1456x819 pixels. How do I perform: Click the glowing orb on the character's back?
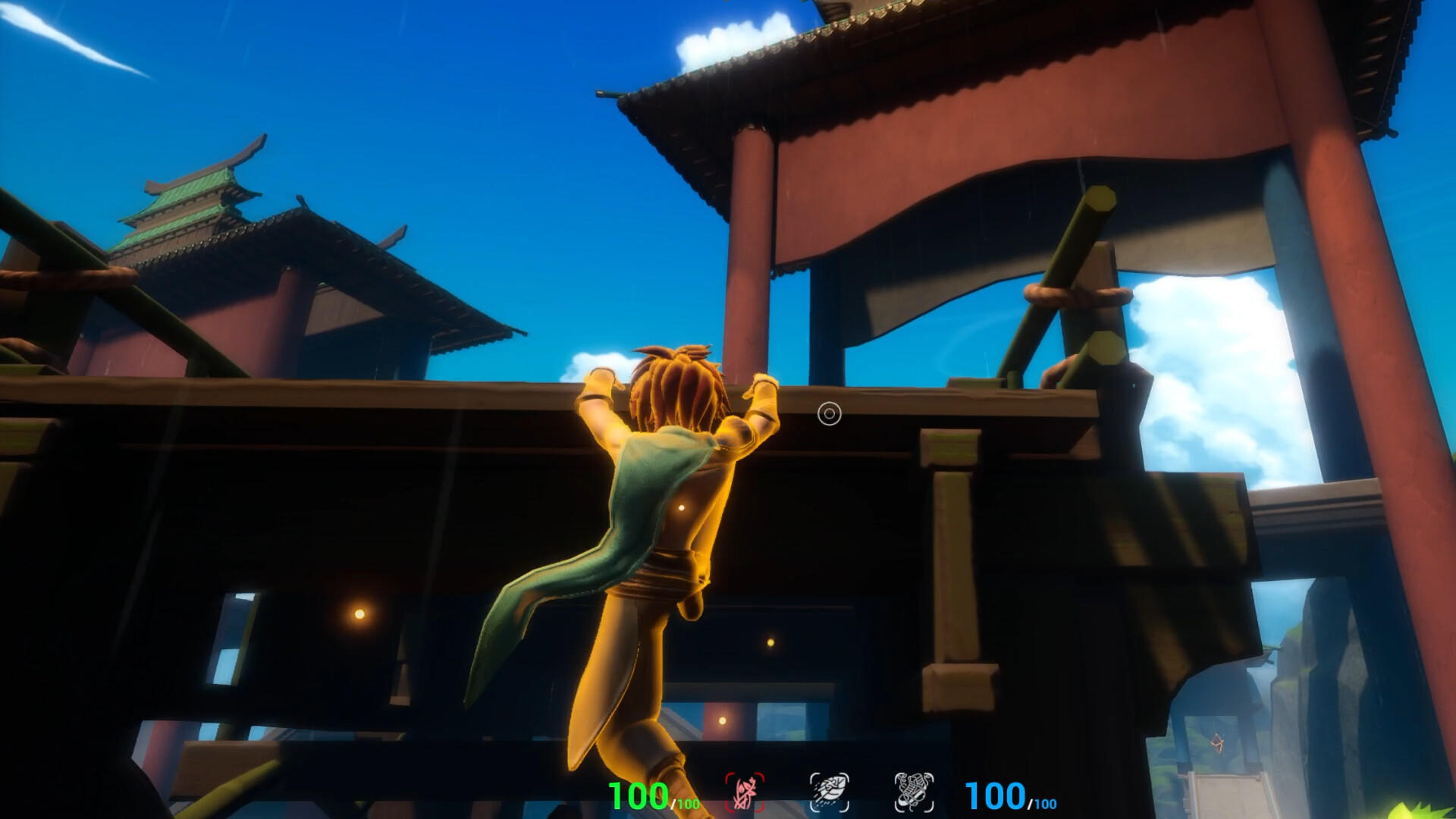tap(682, 507)
